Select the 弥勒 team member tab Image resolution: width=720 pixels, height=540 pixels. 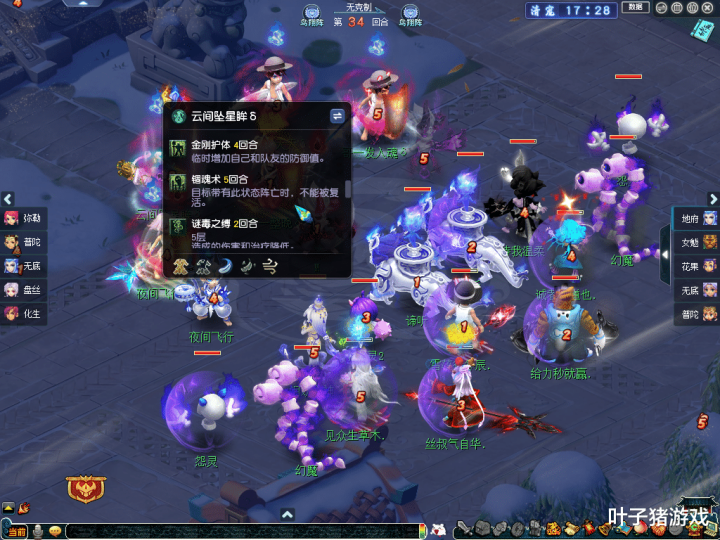[x=24, y=217]
